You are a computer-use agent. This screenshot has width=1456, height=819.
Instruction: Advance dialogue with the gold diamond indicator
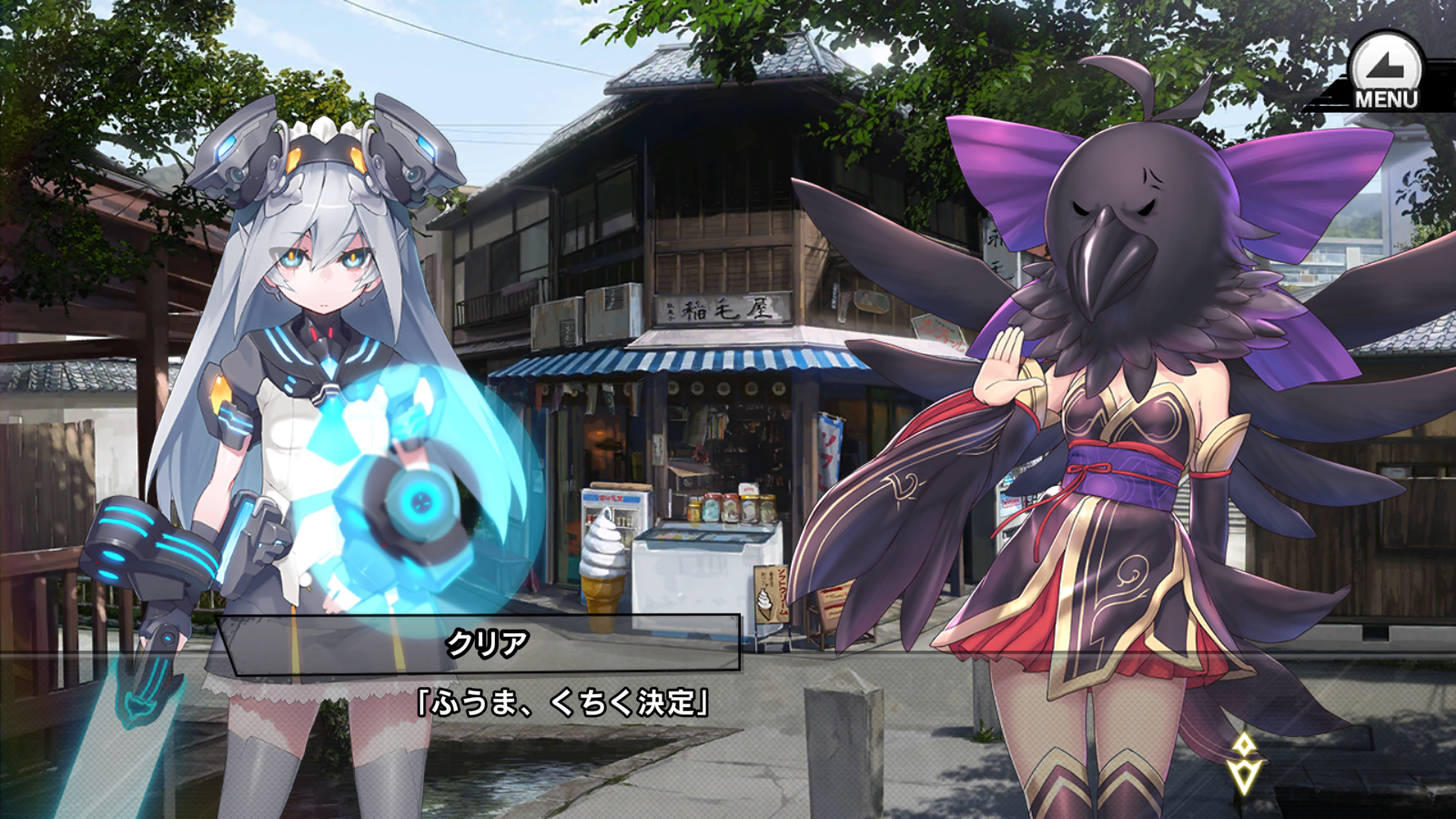[1244, 763]
